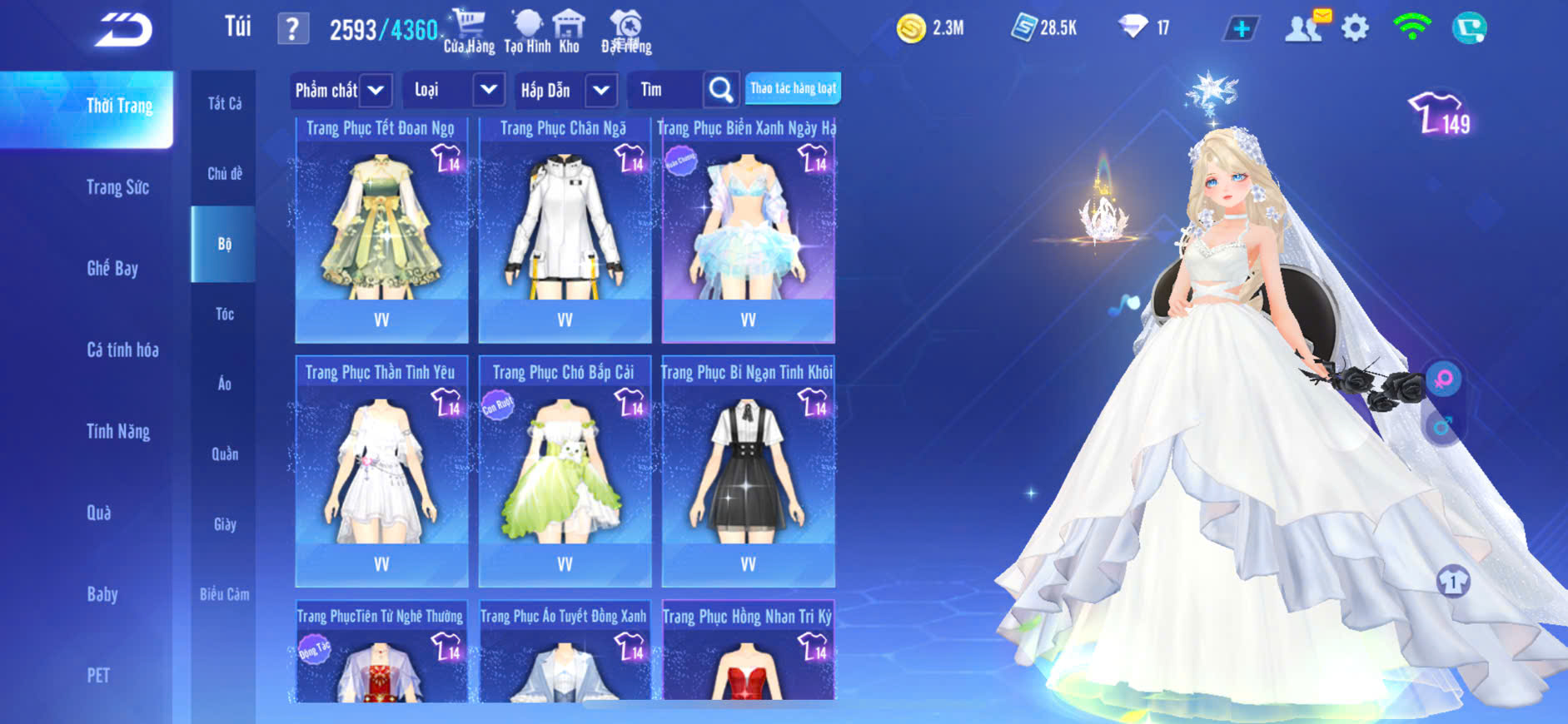Open the Hấp Dẫn sort dropdown
The width and height of the screenshot is (1568, 724).
(600, 90)
